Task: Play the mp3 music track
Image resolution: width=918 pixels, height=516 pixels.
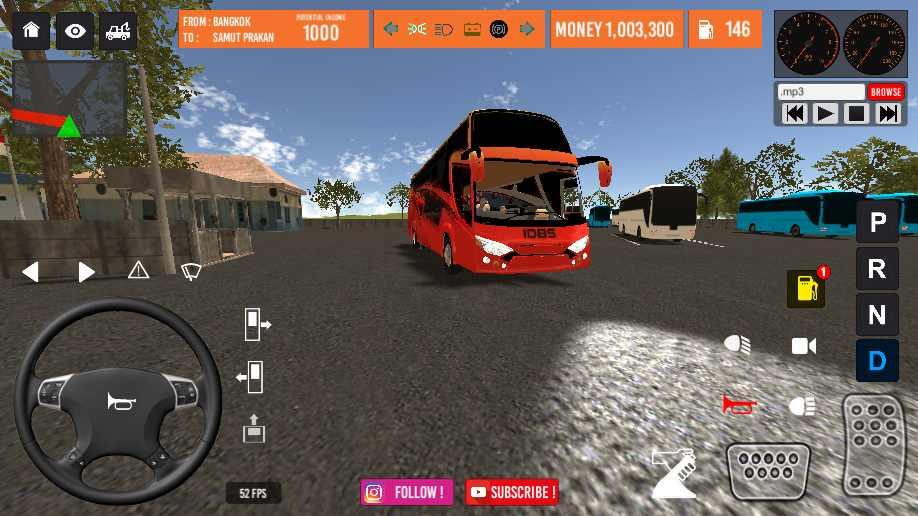Action: point(826,114)
